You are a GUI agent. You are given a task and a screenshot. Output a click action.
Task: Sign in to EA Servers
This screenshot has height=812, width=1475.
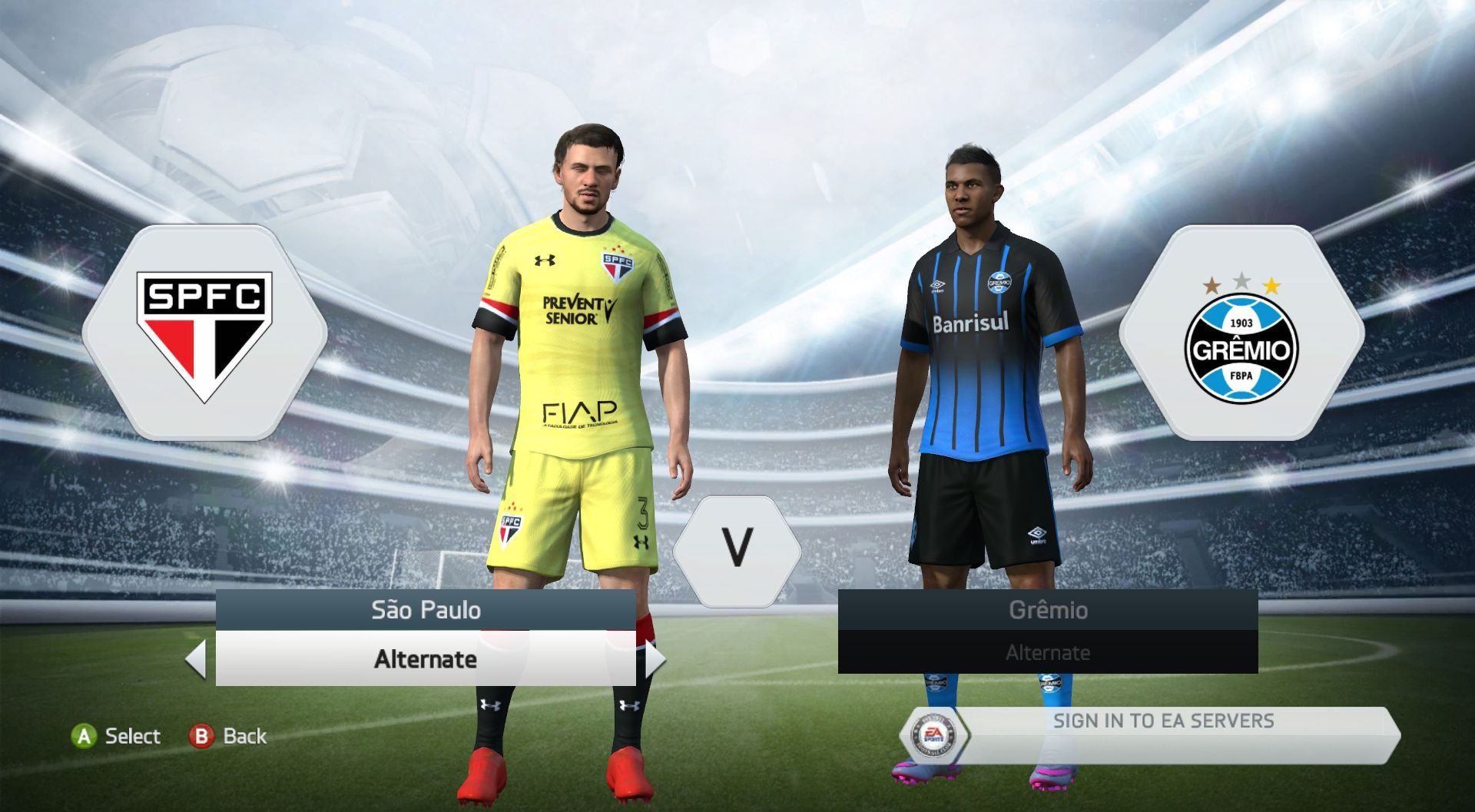point(1162,721)
